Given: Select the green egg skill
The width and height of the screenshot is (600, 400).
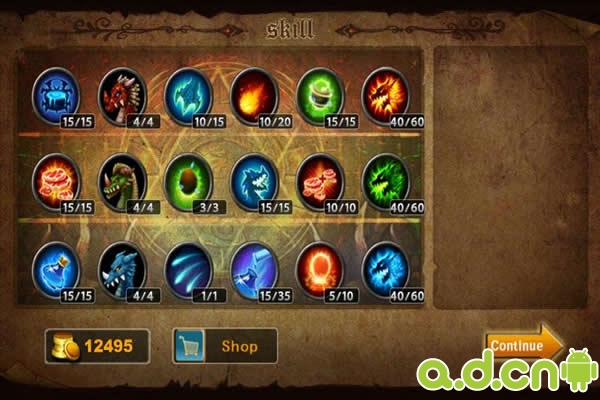Looking at the screenshot, I should [188, 180].
